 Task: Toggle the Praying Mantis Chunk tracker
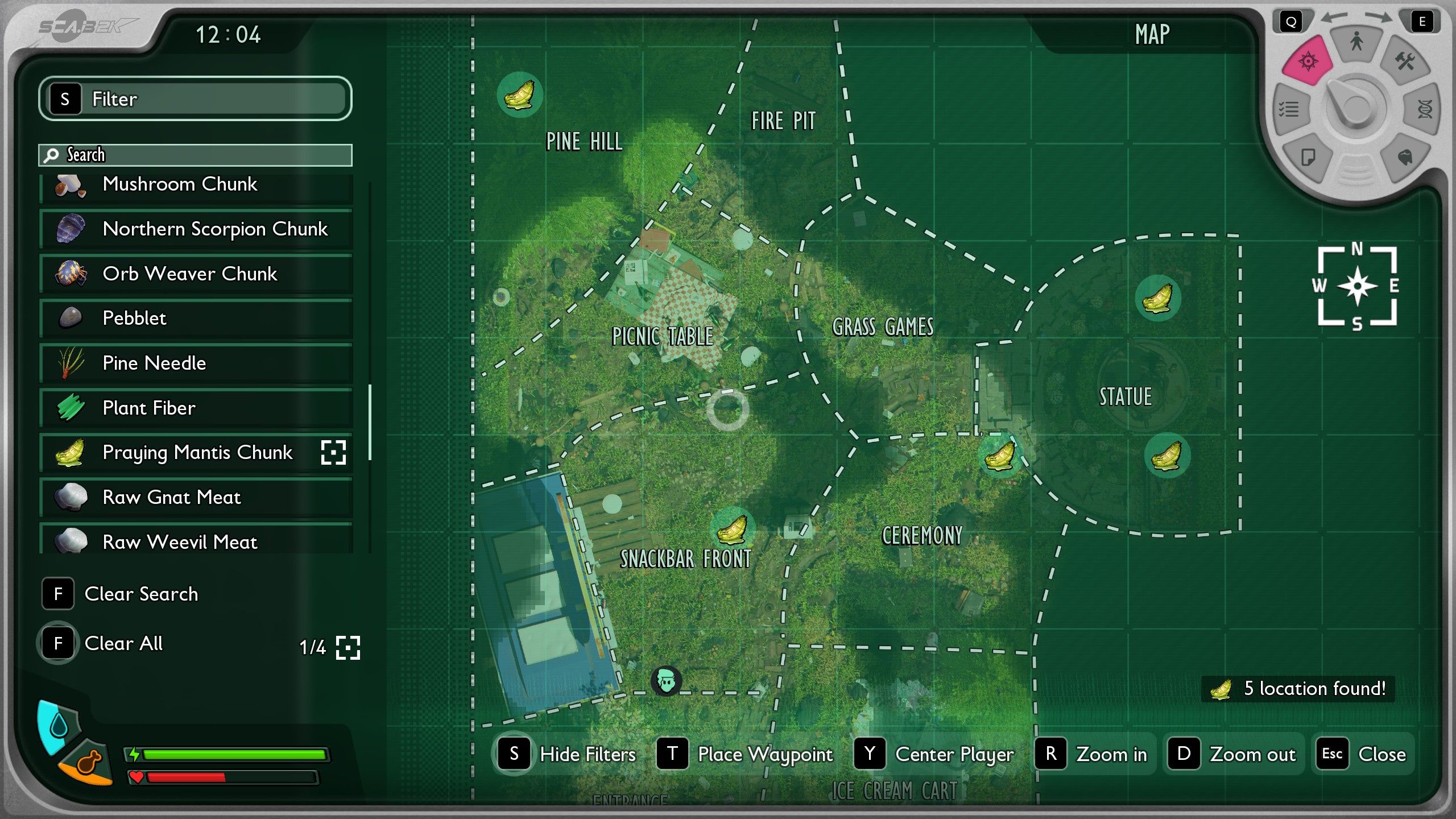(x=333, y=453)
